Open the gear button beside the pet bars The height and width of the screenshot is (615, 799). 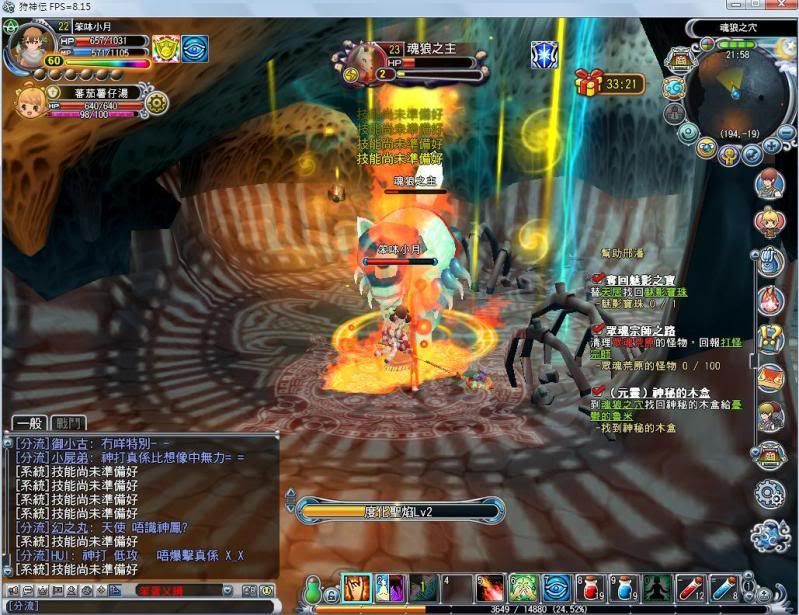click(x=156, y=101)
